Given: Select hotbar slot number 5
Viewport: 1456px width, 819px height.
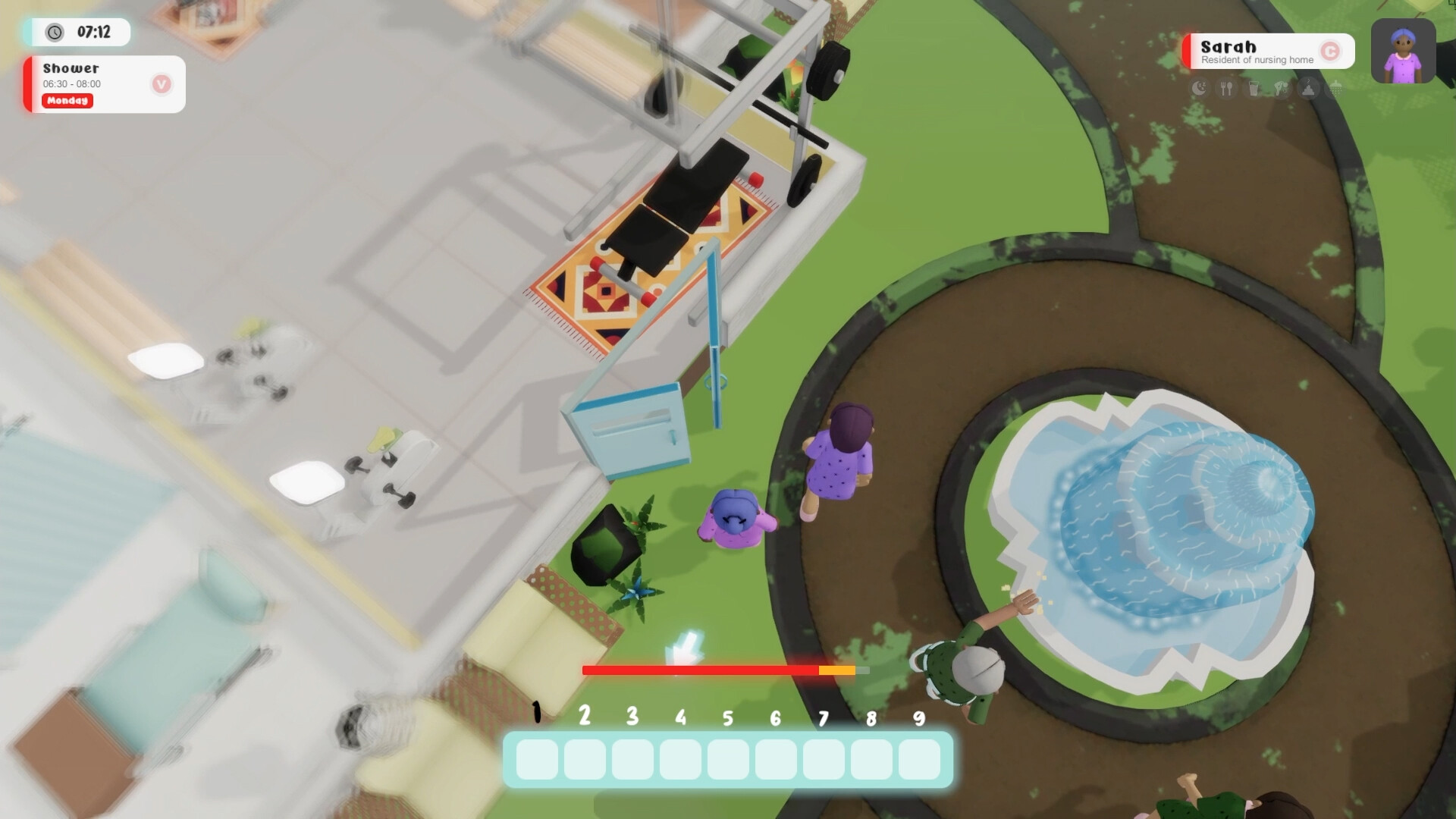Looking at the screenshot, I should pyautogui.click(x=726, y=759).
